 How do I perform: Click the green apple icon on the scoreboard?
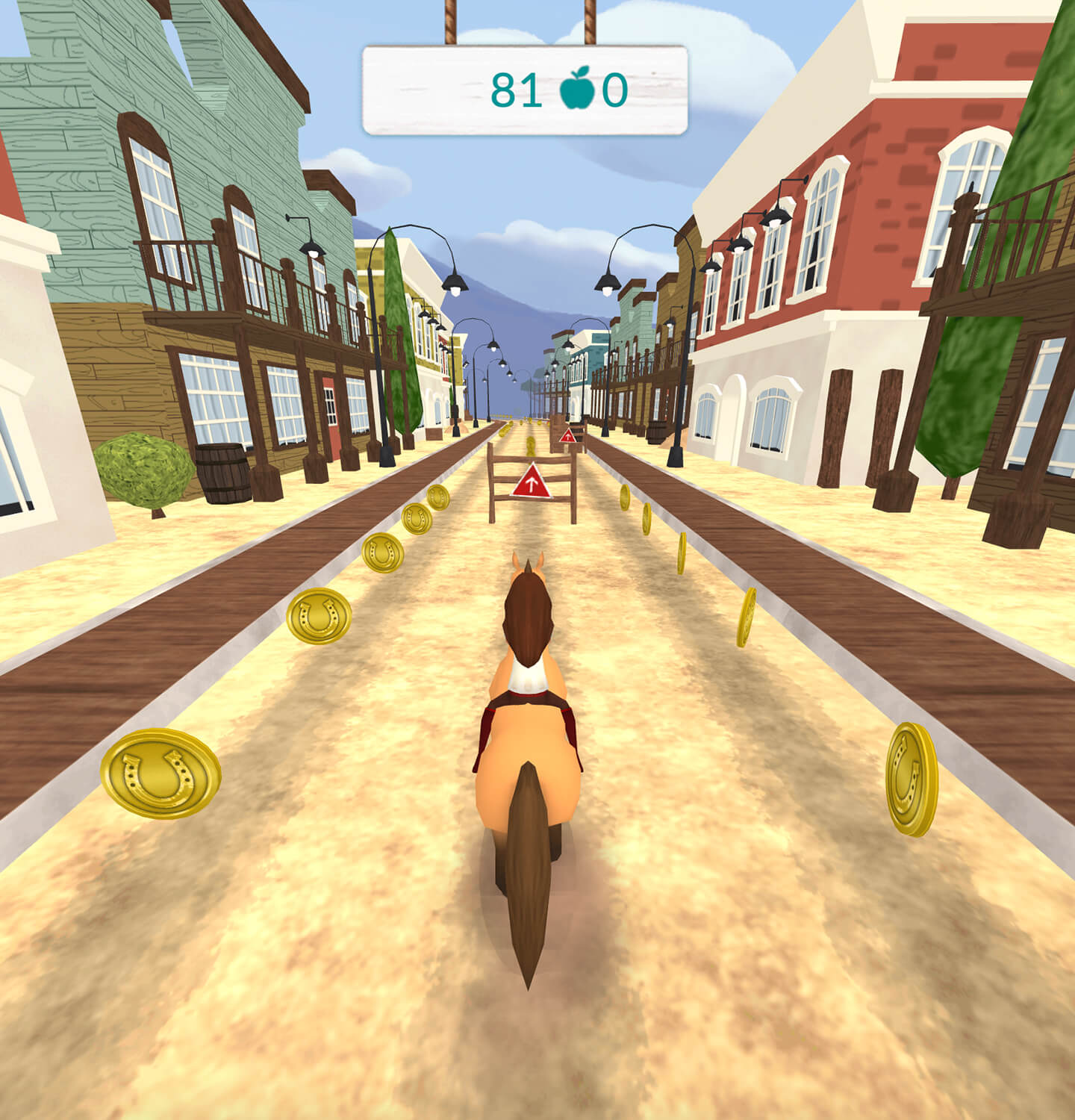point(578,90)
